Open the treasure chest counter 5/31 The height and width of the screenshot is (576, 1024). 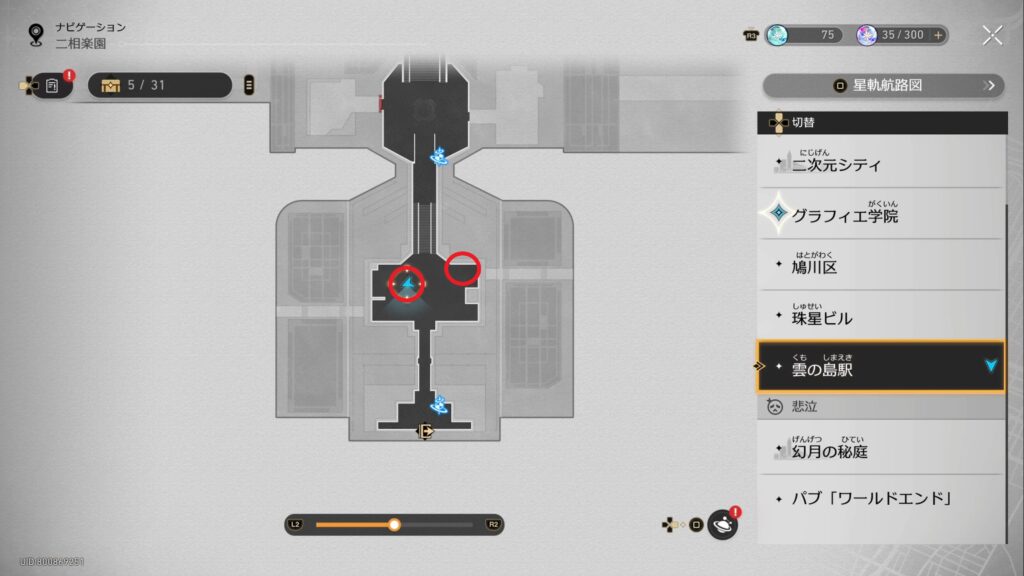pyautogui.click(x=159, y=85)
